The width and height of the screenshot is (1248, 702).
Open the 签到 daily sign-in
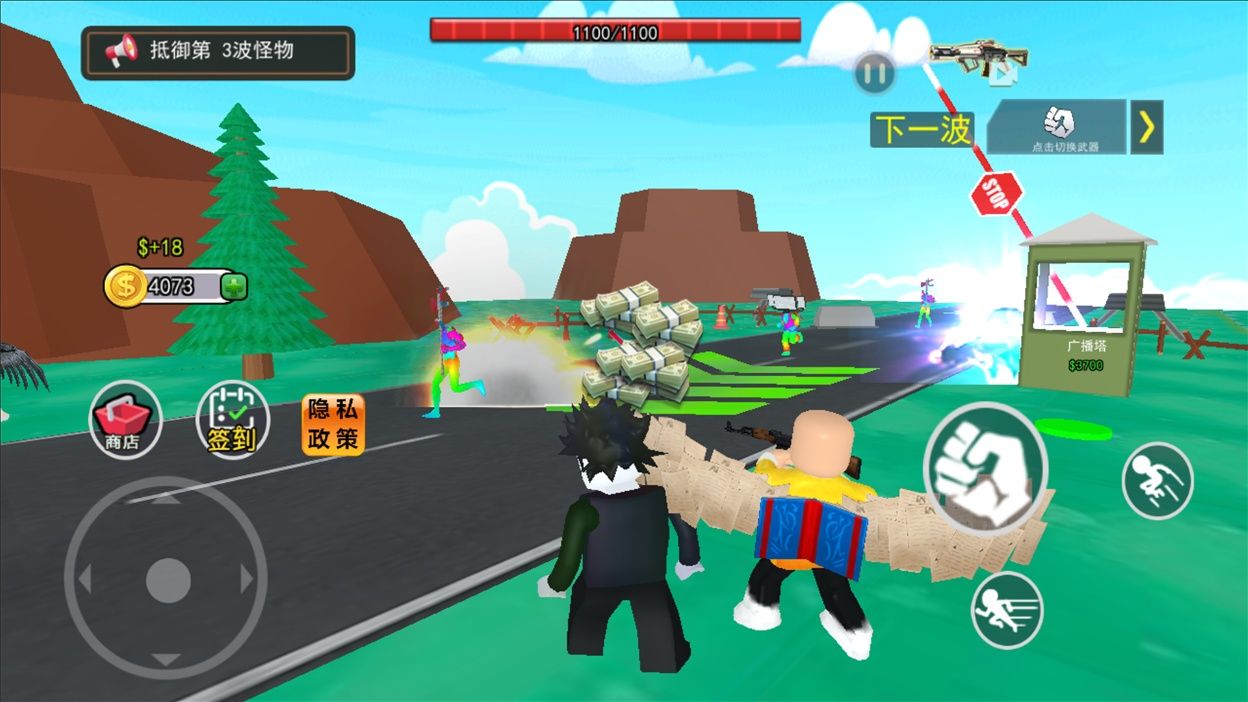click(x=232, y=420)
